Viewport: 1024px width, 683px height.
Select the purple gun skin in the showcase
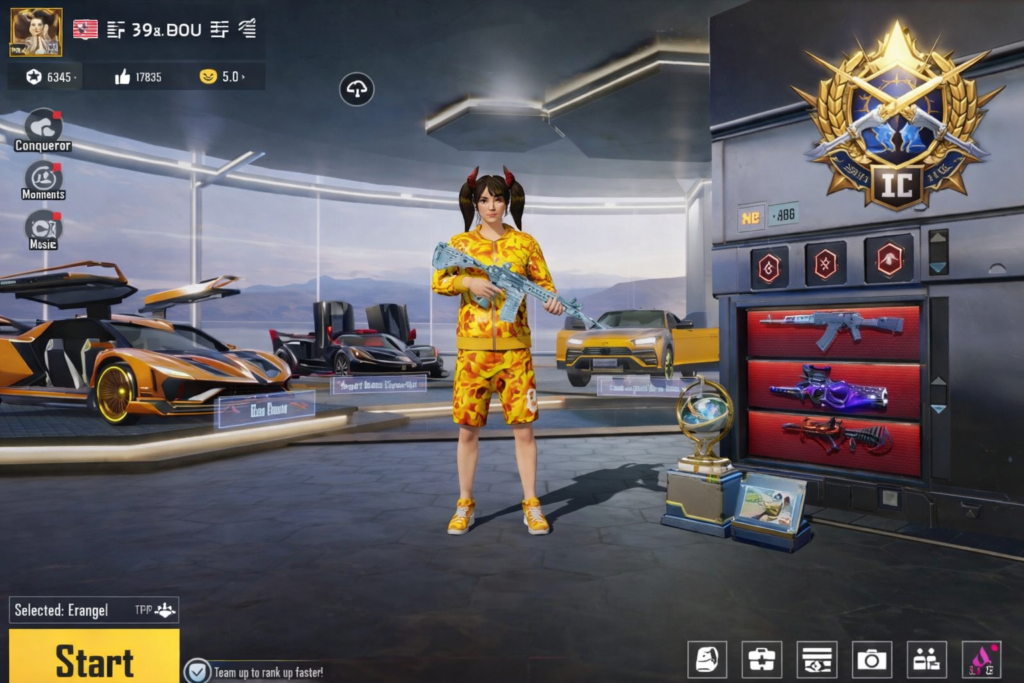pos(832,389)
